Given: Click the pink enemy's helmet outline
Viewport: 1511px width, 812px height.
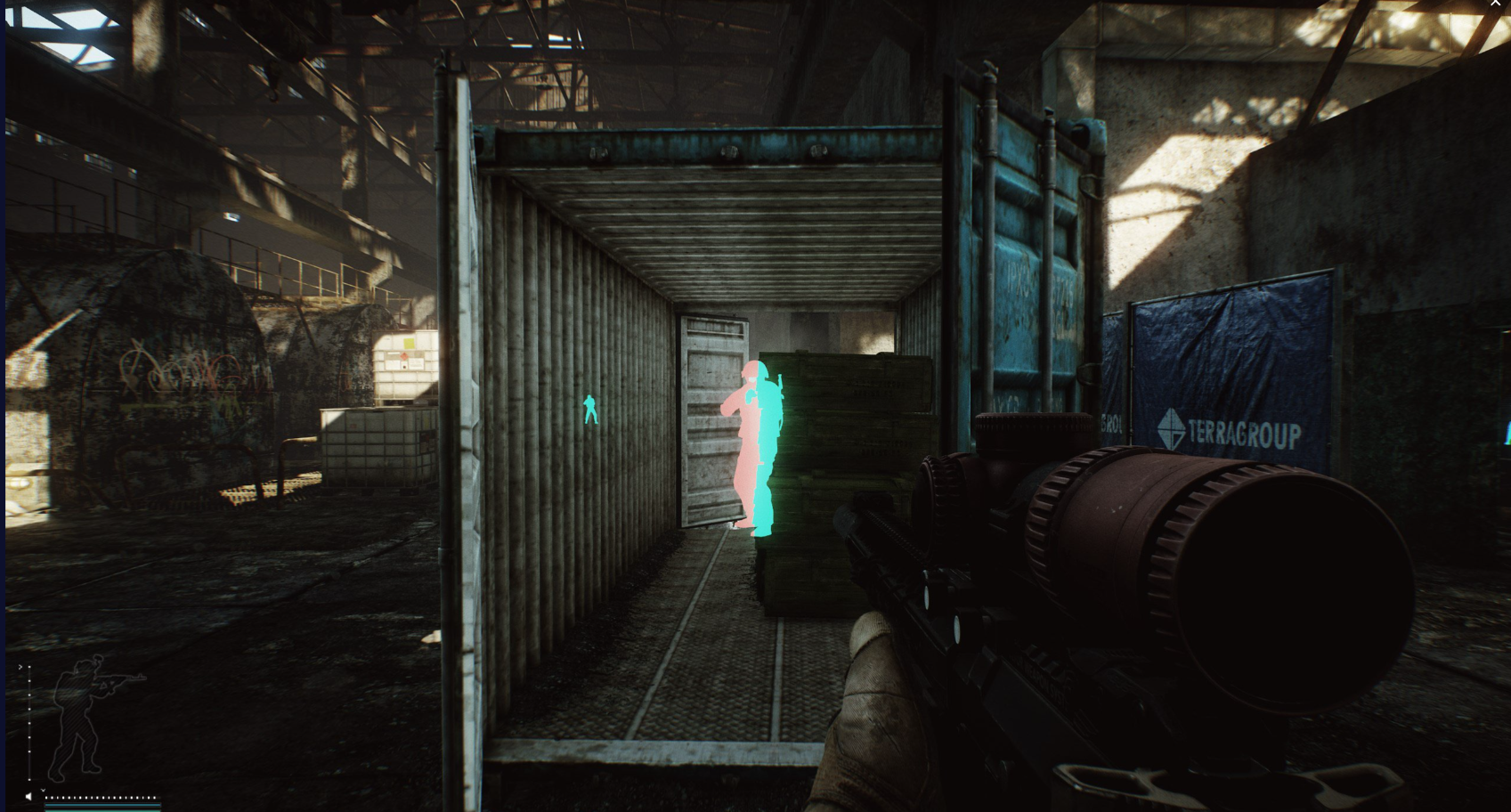Looking at the screenshot, I should pos(751,367).
